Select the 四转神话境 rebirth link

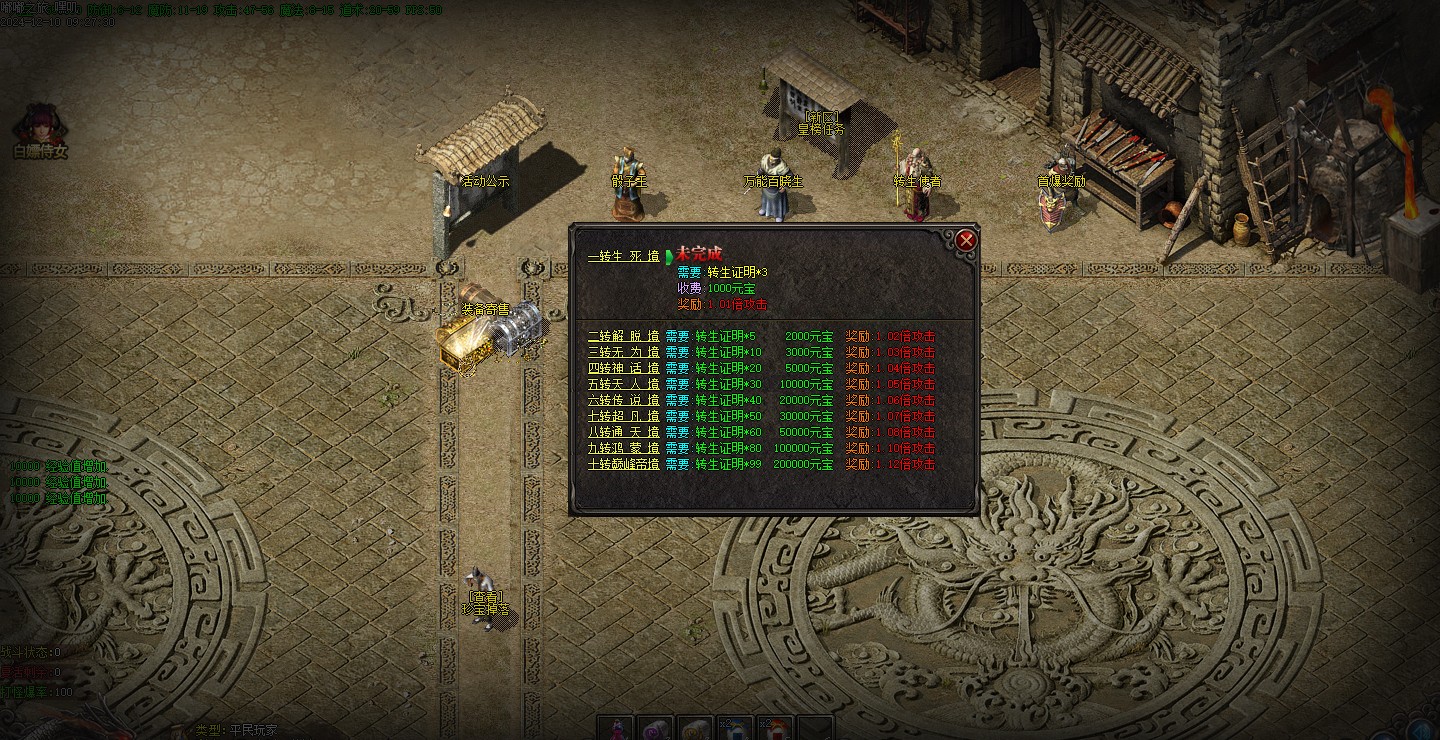623,368
